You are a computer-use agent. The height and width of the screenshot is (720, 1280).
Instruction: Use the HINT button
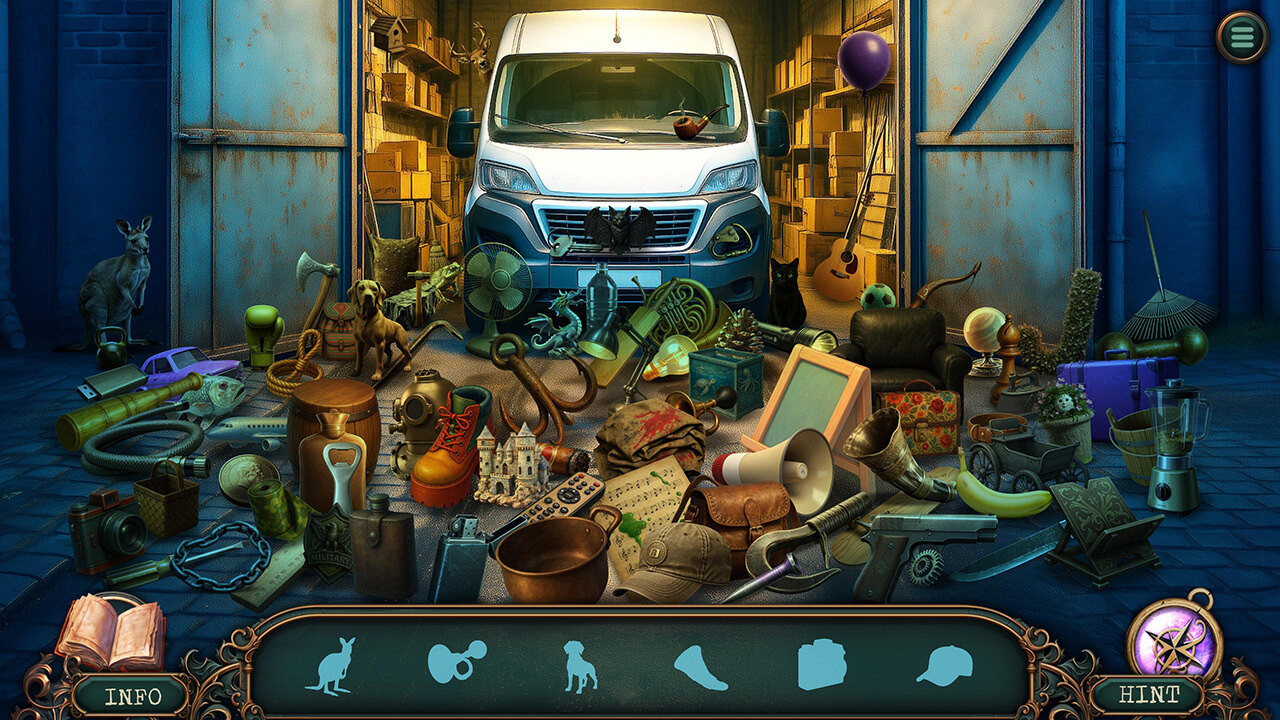click(x=1146, y=694)
